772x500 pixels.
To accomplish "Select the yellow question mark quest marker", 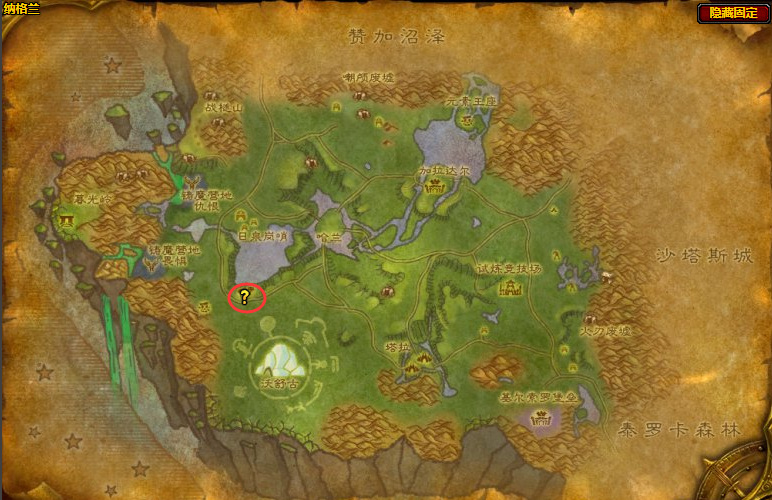I will pos(245,296).
